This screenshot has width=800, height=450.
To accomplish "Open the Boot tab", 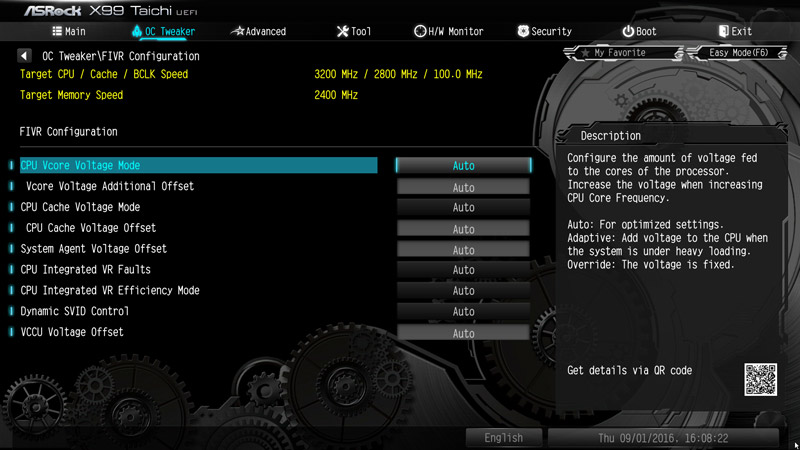I will (x=641, y=31).
